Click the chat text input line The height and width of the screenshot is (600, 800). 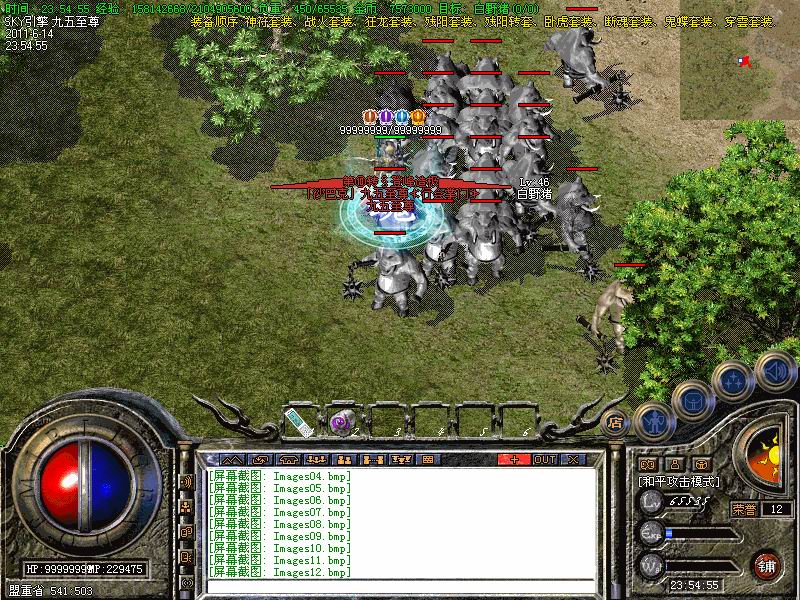pos(400,583)
